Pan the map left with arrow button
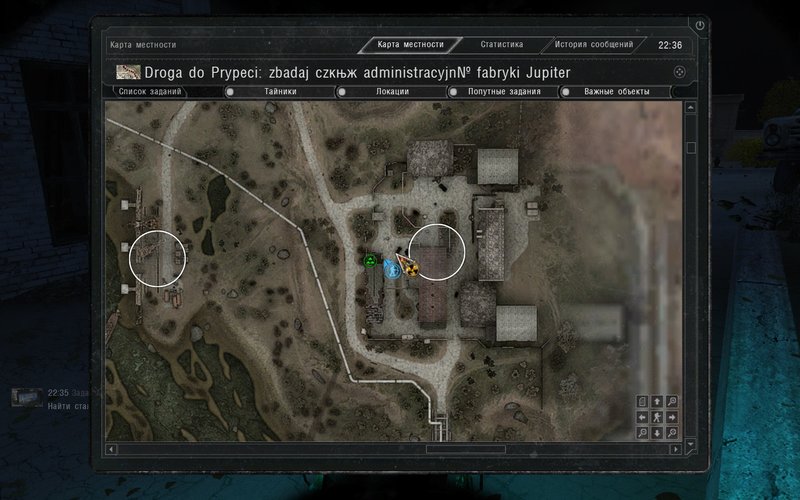Image resolution: width=800 pixels, height=500 pixels. point(642,417)
